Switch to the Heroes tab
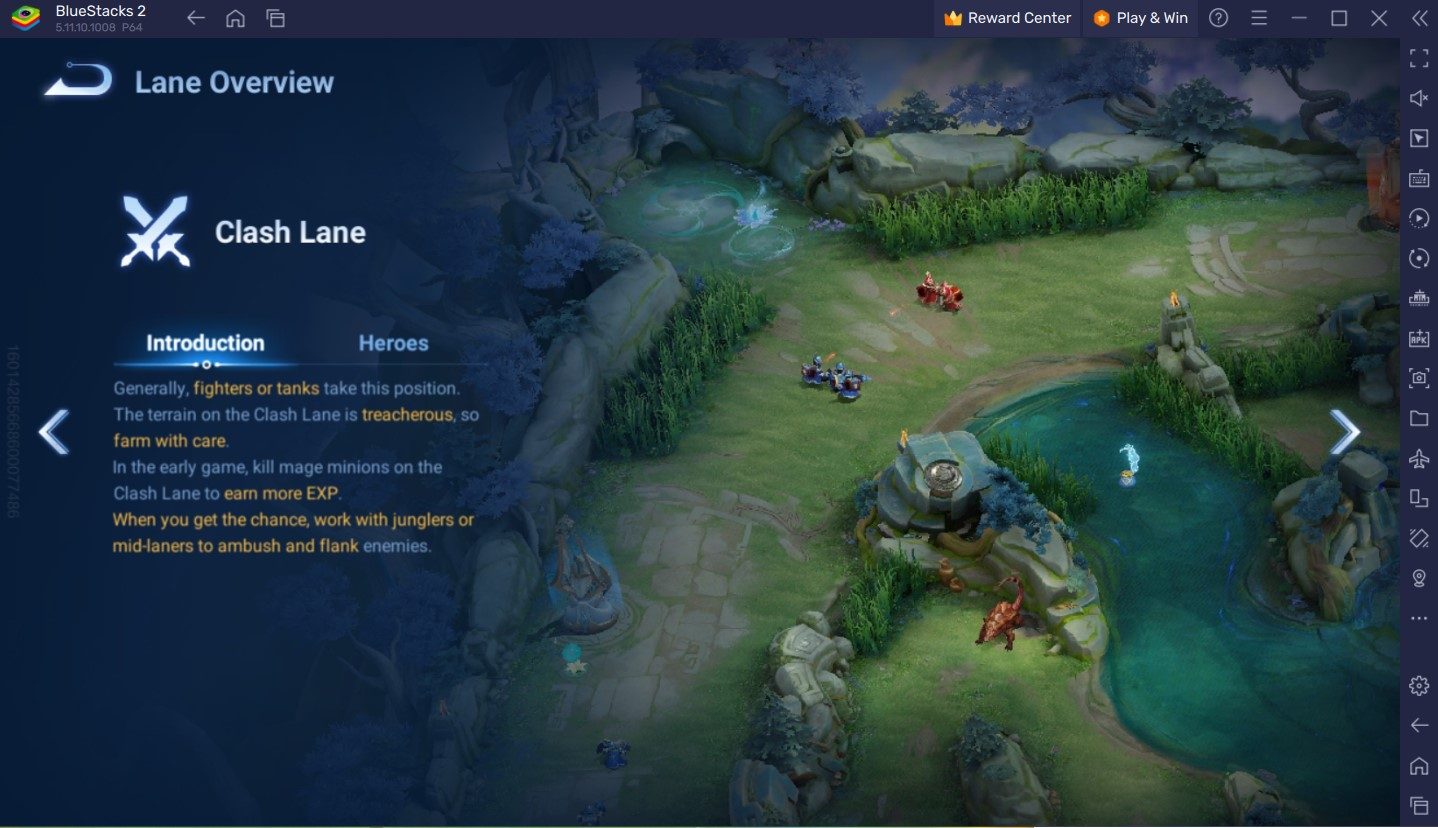 pyautogui.click(x=394, y=343)
